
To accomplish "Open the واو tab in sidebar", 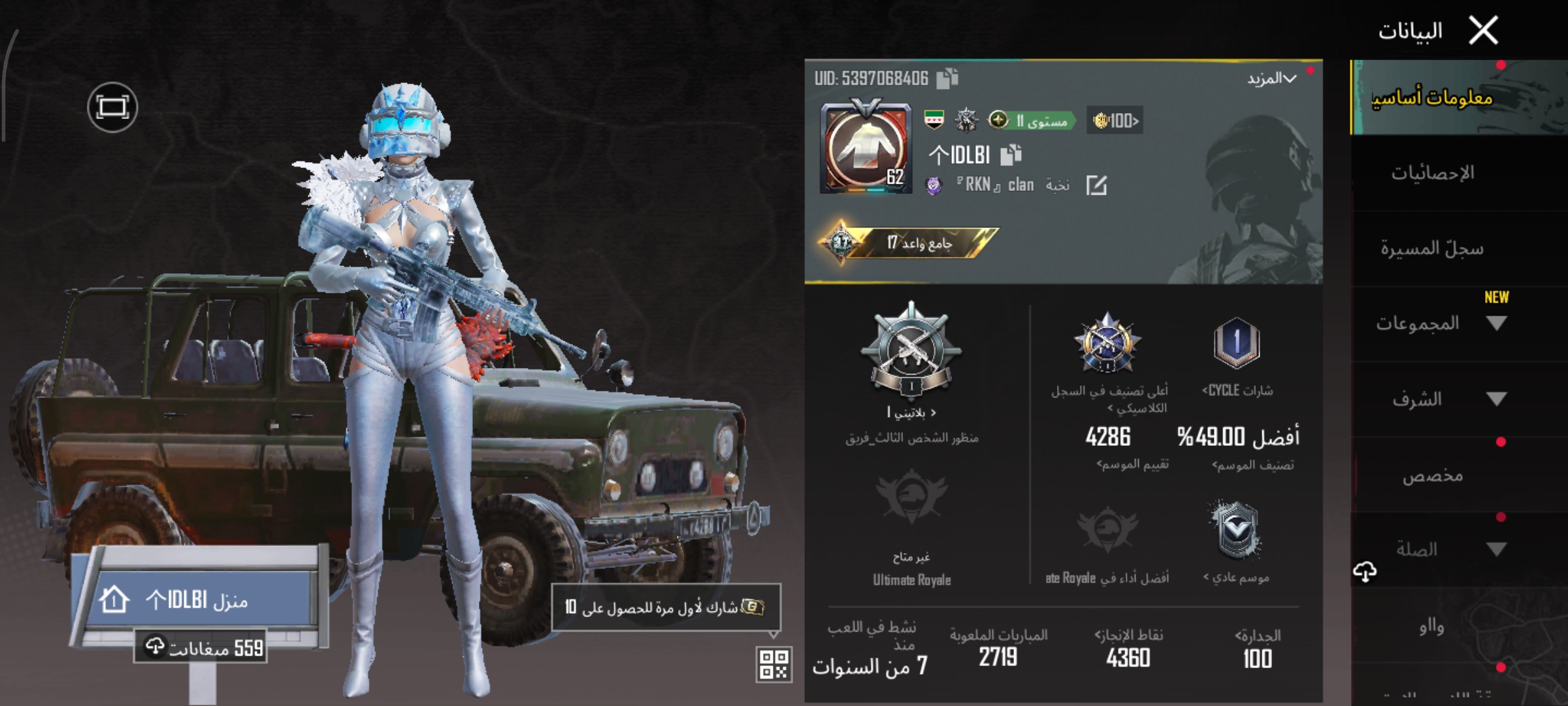I will [x=1431, y=626].
